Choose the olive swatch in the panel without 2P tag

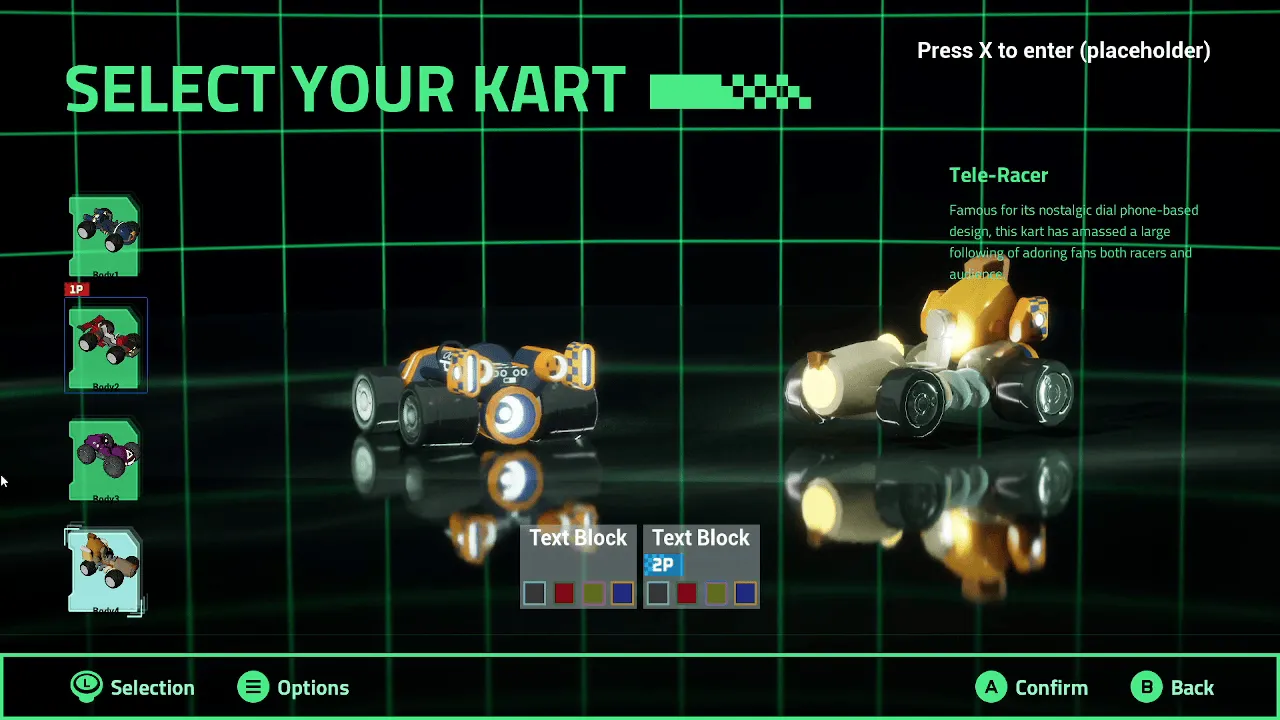(593, 594)
